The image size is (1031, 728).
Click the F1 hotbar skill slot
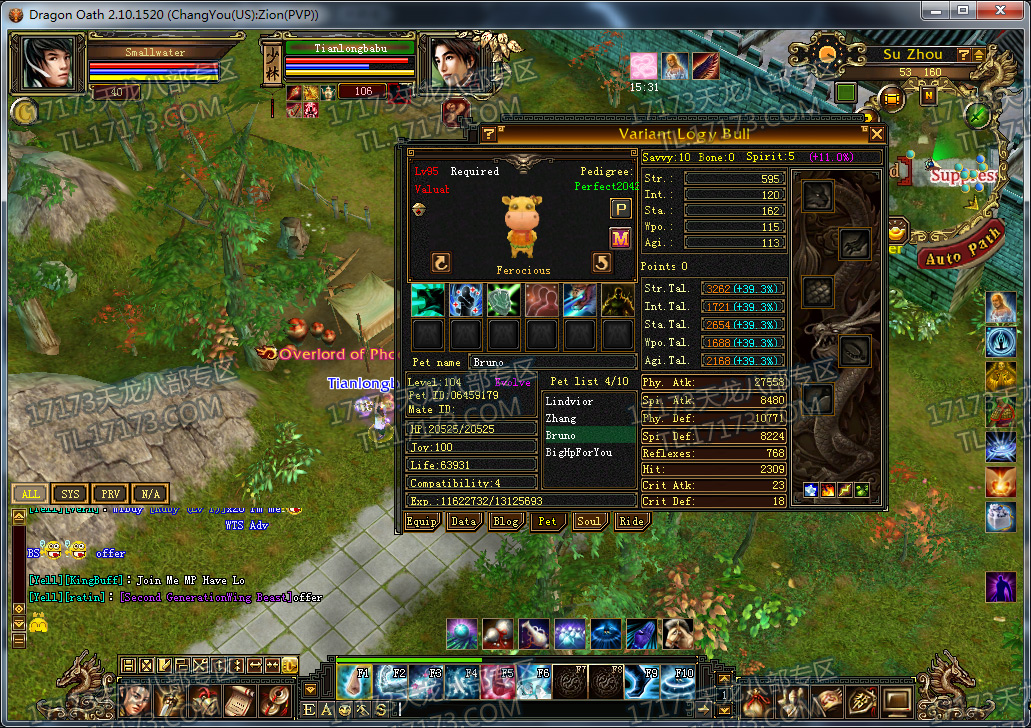[355, 681]
